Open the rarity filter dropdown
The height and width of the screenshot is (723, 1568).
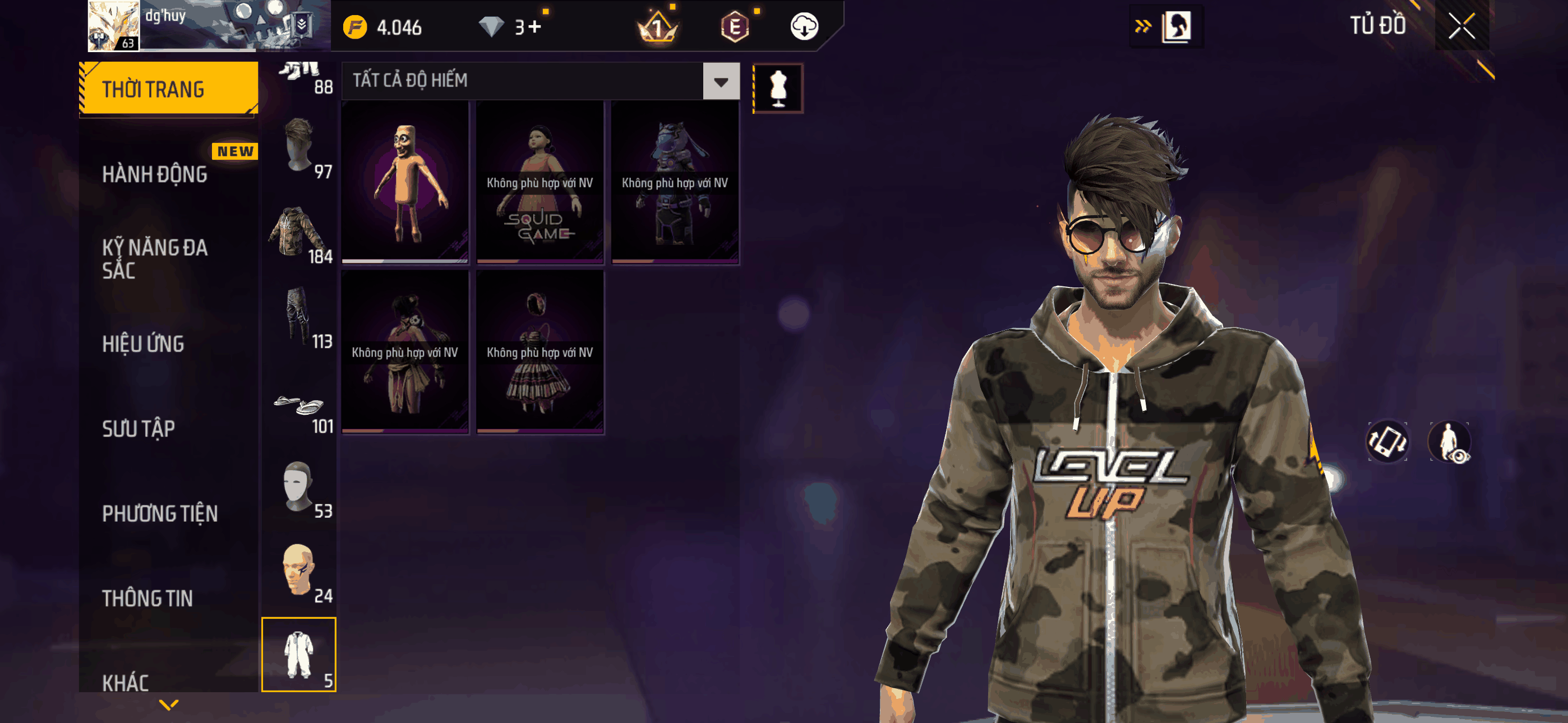(721, 81)
